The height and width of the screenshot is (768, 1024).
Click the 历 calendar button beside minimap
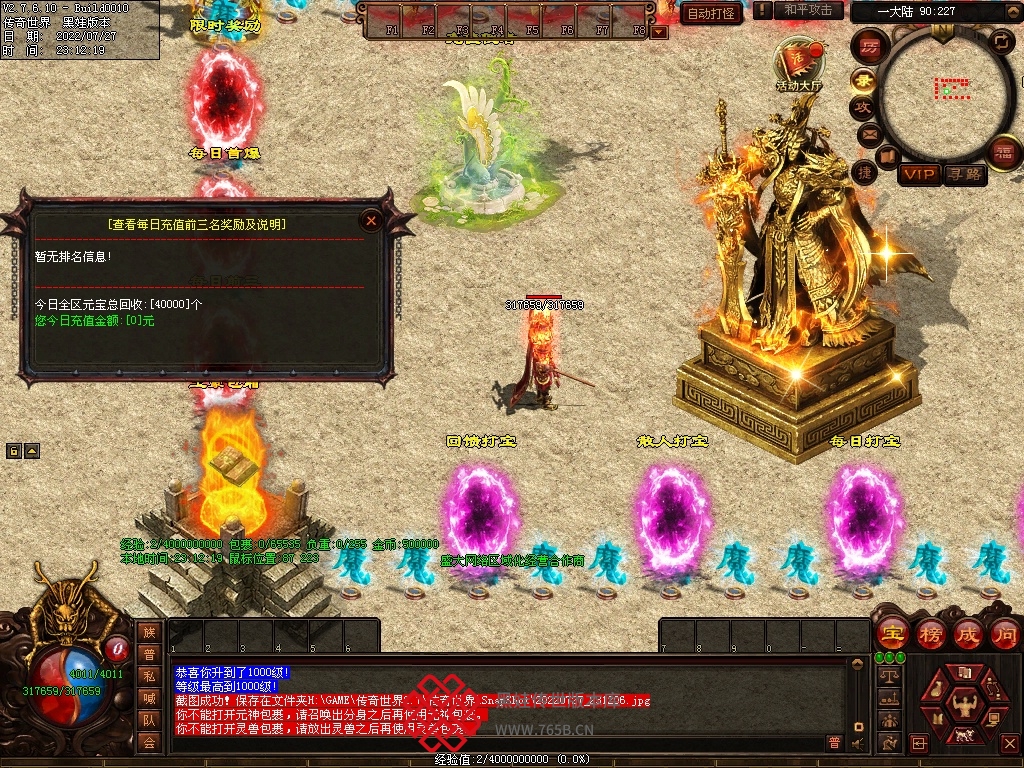[869, 47]
